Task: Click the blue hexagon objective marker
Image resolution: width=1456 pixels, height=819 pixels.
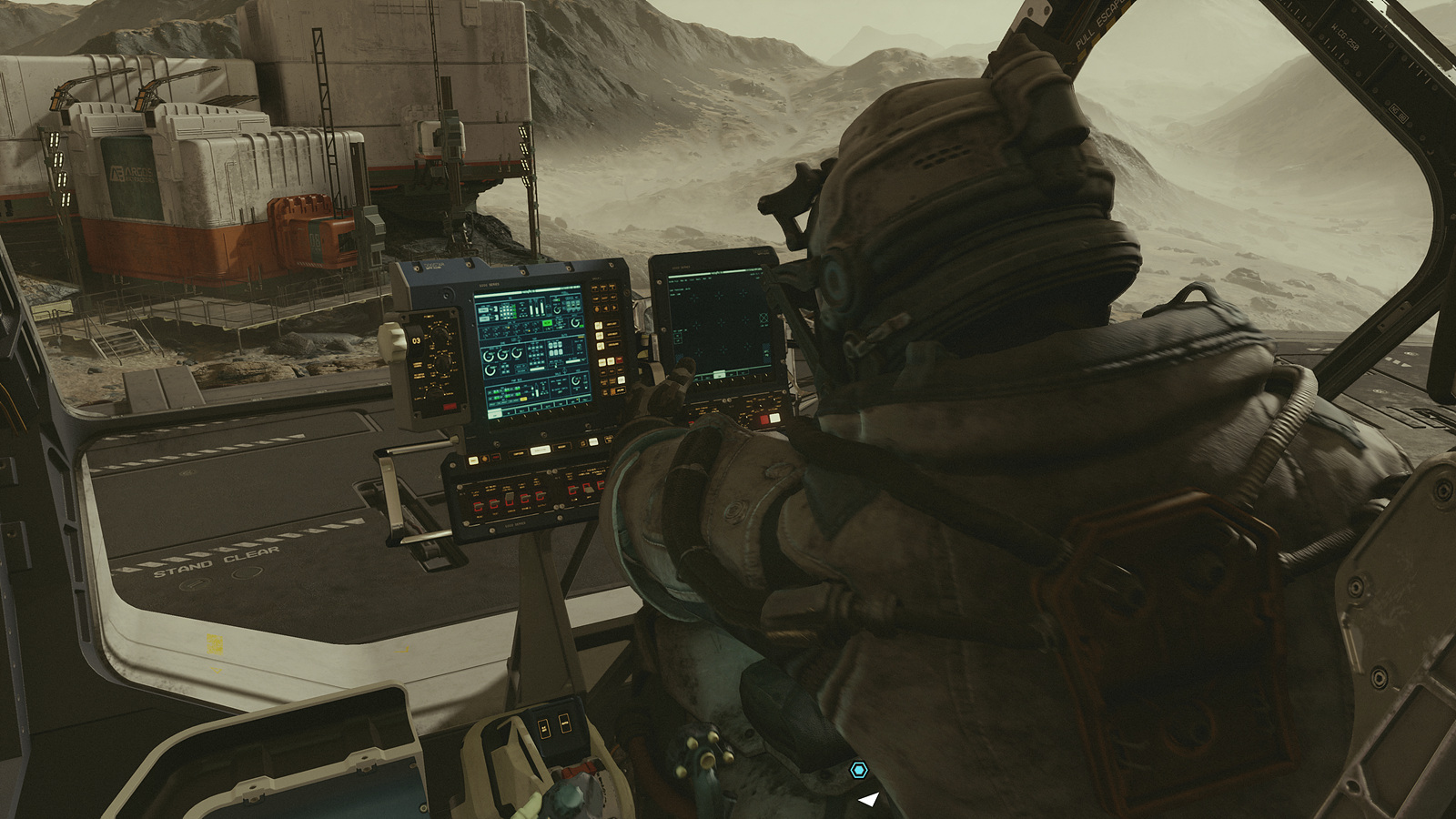Action: pyautogui.click(x=858, y=771)
